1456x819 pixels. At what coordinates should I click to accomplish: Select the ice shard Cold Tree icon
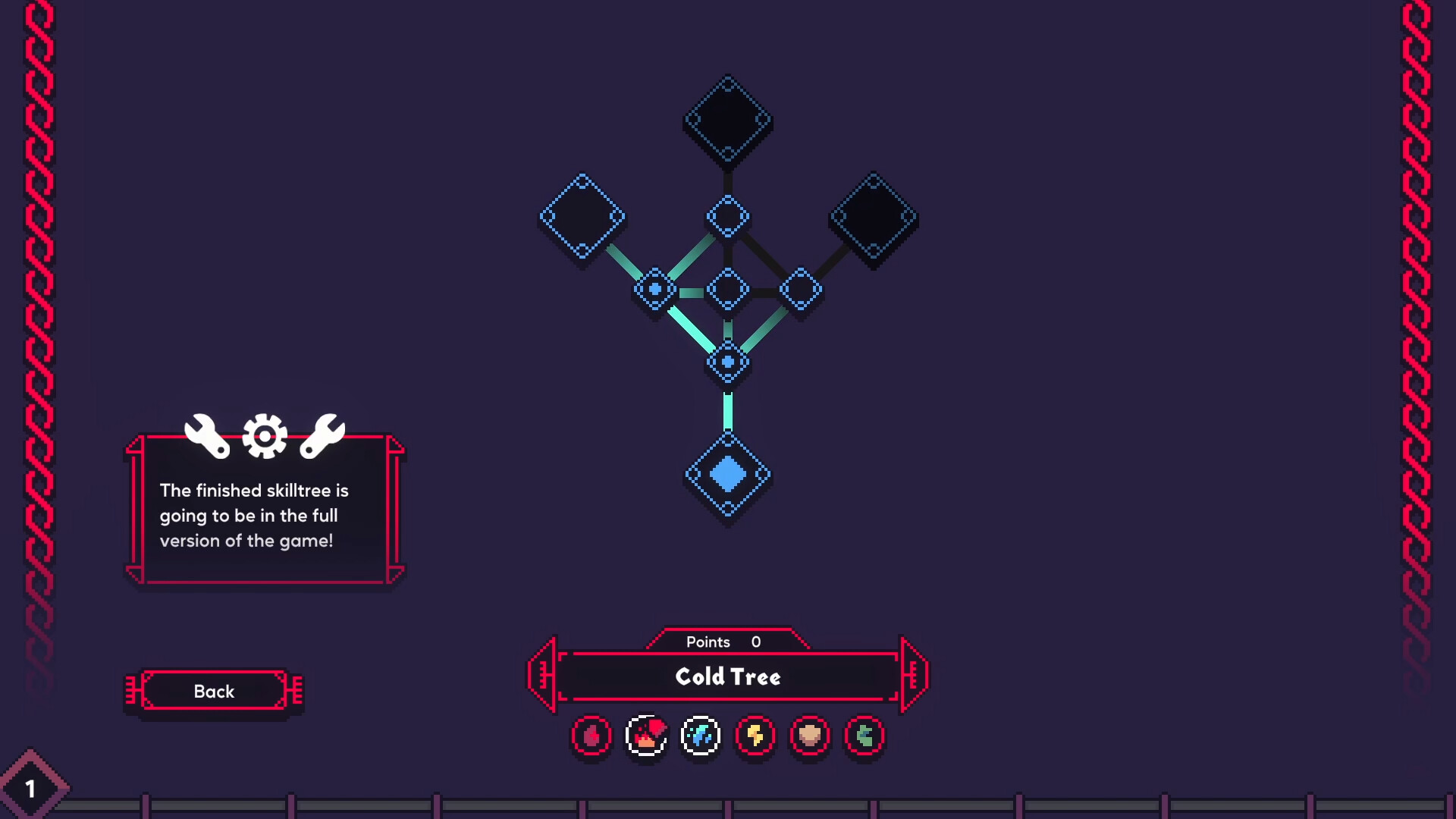point(700,735)
